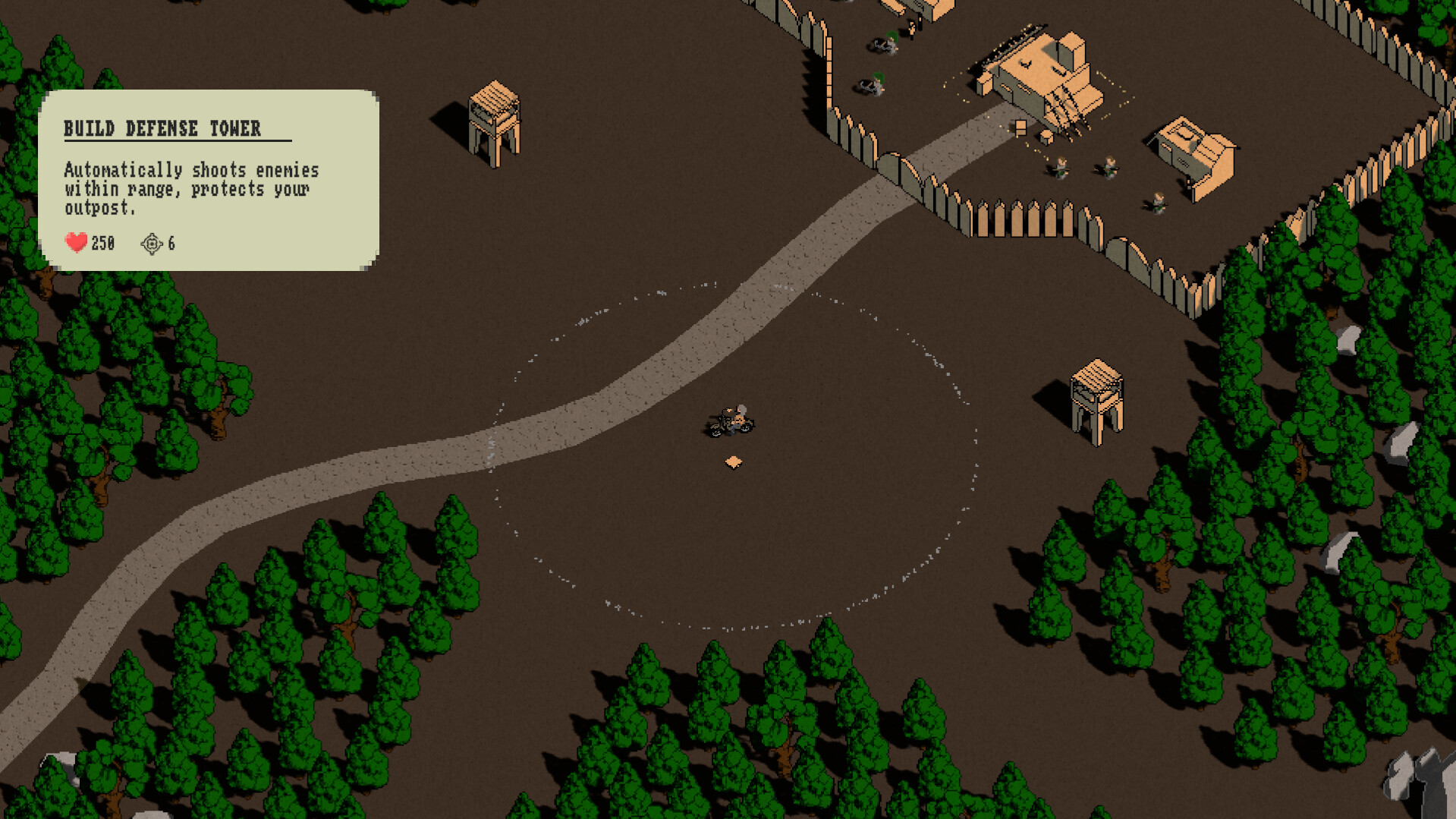Image resolution: width=1456 pixels, height=819 pixels.
Task: Click the green-haired crossbow raider near the fence
Action: pos(878,83)
